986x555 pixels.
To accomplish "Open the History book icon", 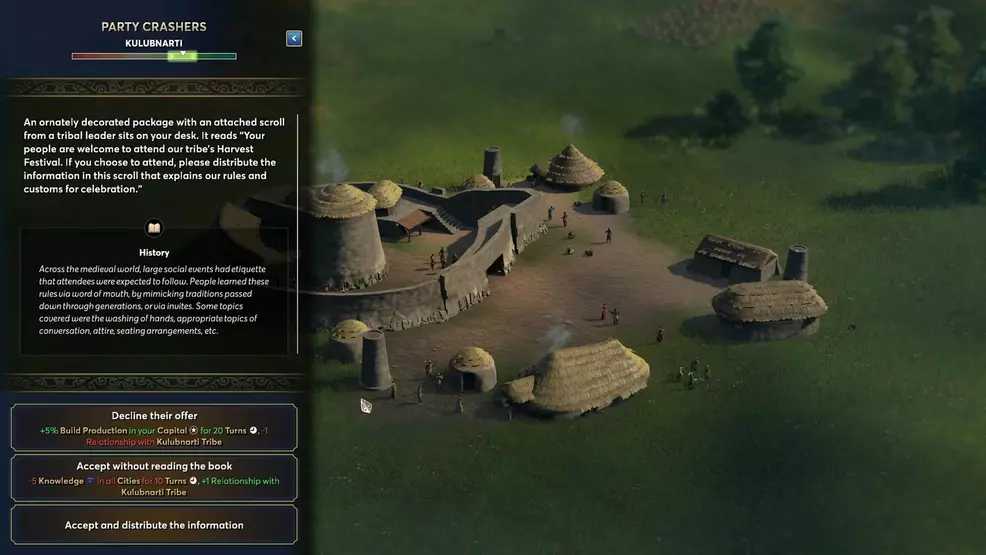I will (x=154, y=228).
